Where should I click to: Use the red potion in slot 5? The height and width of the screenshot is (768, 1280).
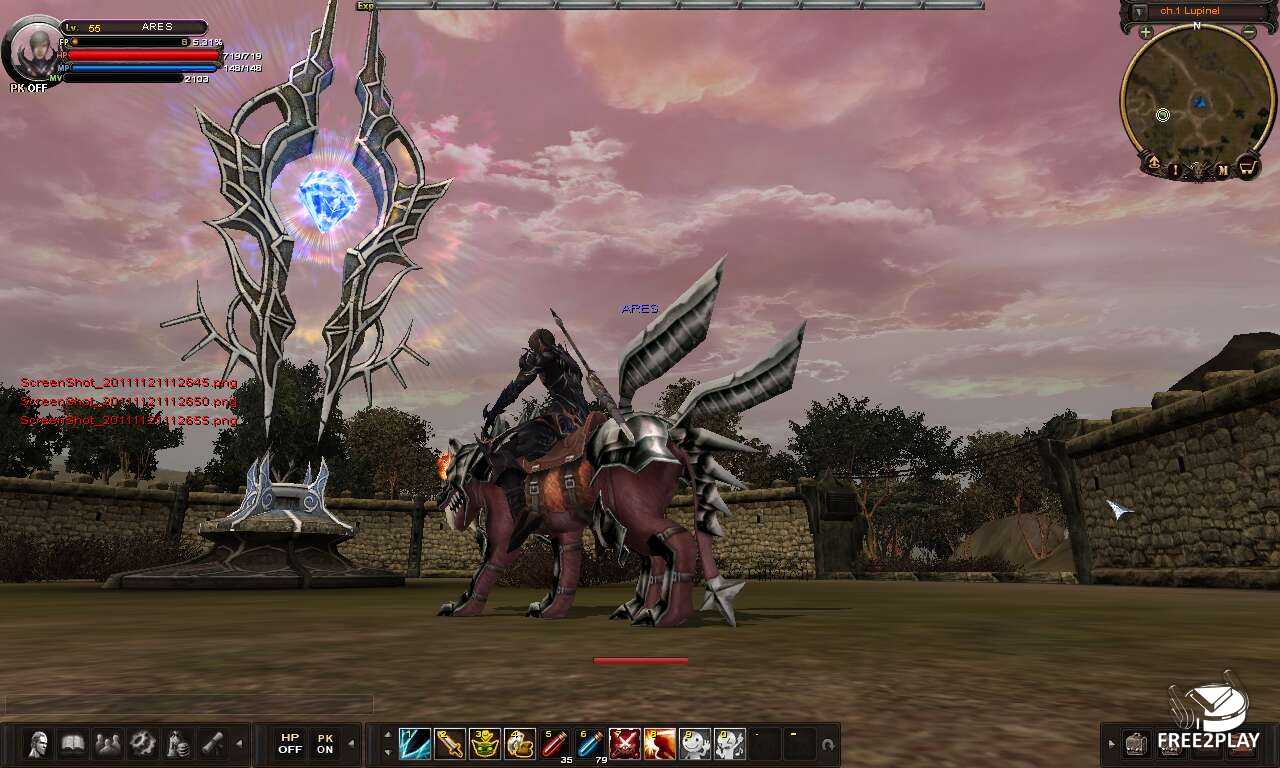554,744
